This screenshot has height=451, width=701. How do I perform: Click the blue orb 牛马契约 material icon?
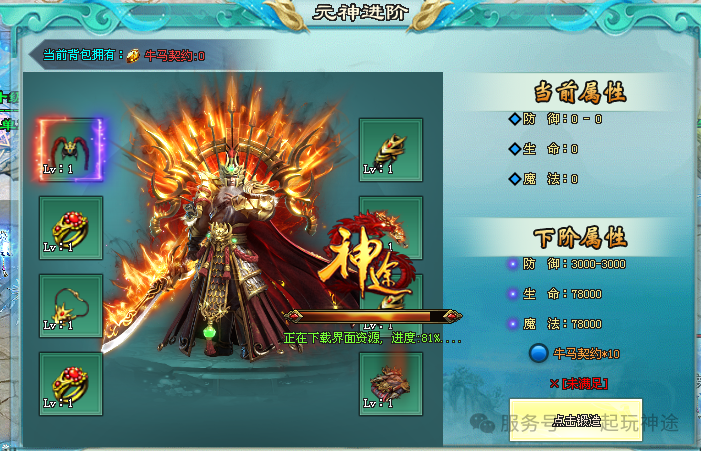click(539, 353)
